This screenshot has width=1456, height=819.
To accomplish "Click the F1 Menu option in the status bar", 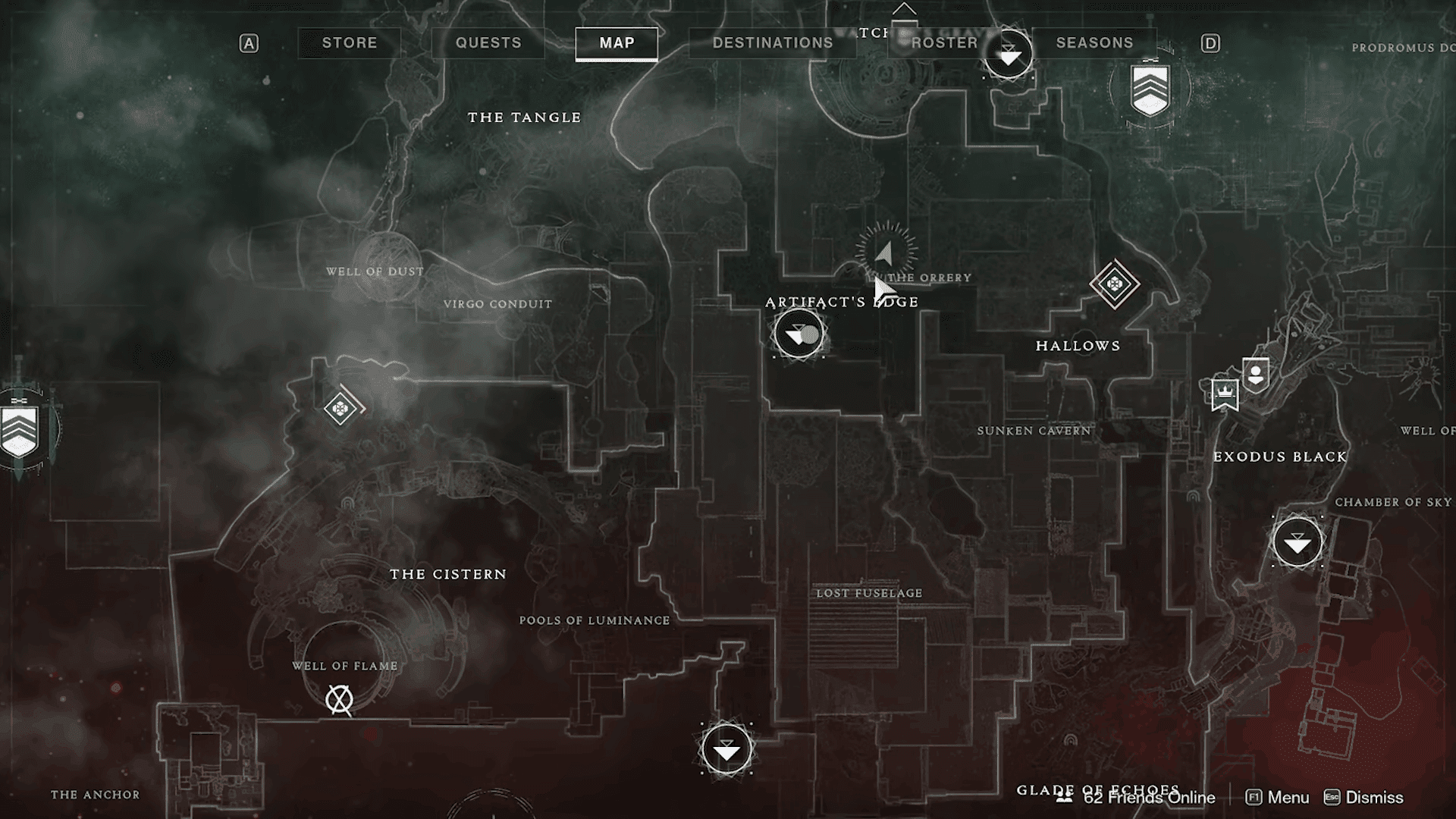I will pos(1279,798).
